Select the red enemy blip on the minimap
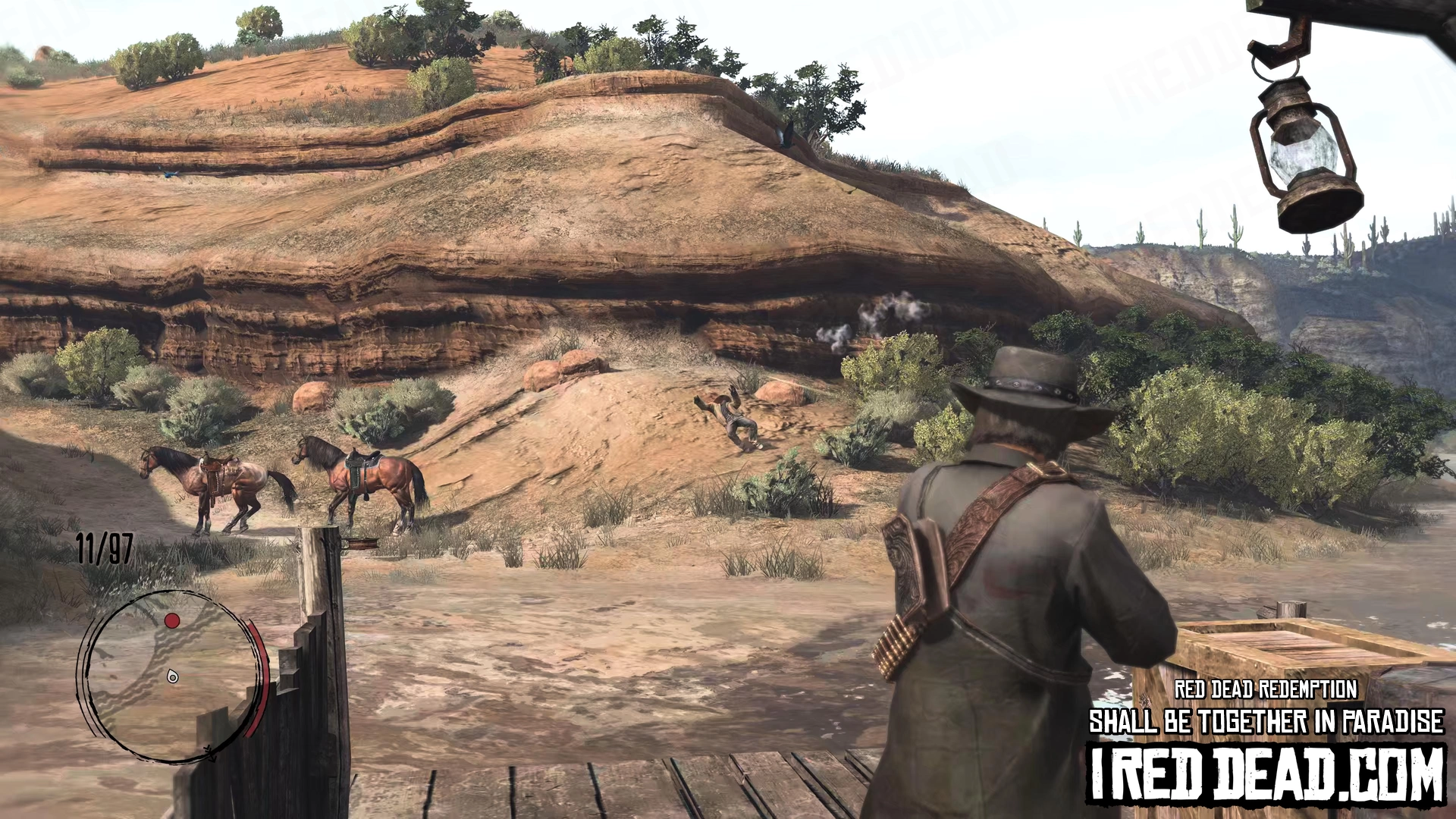Image resolution: width=1456 pixels, height=819 pixels. point(172,621)
